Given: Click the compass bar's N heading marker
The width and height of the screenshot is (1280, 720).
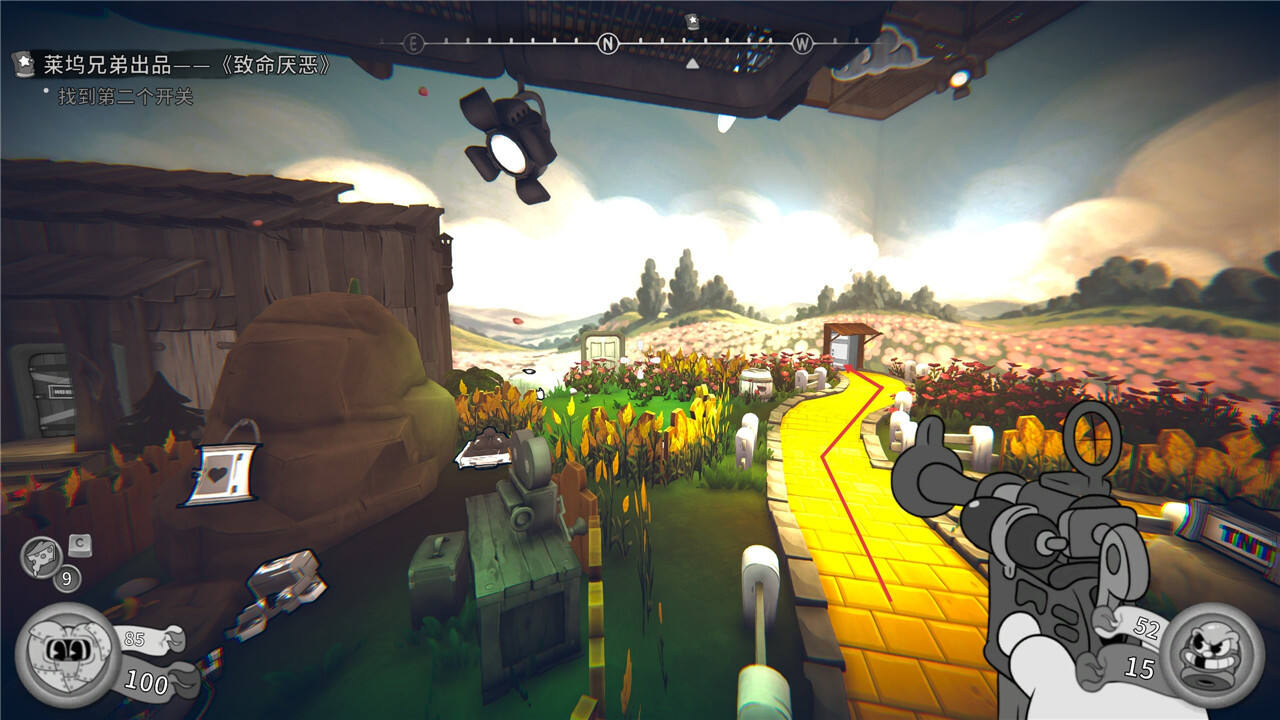Looking at the screenshot, I should coord(608,43).
